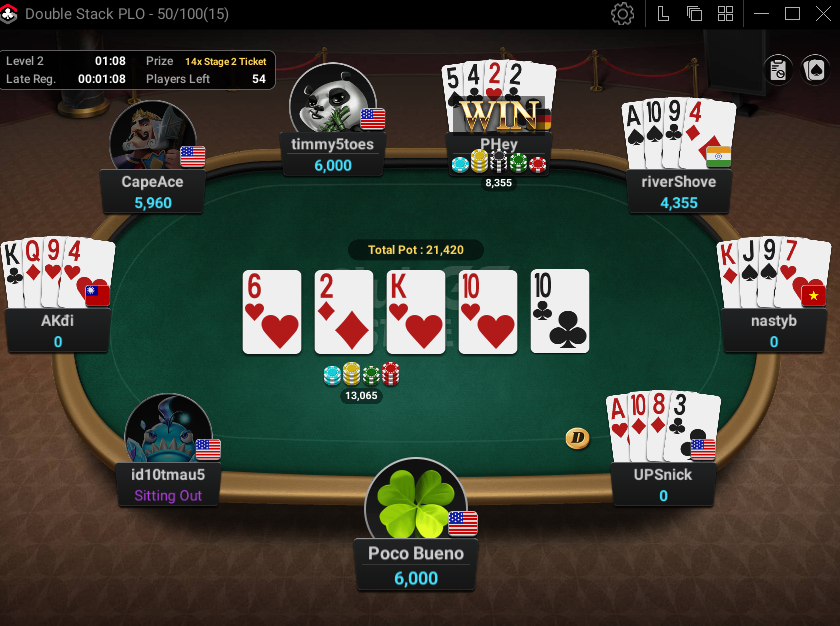Select nastyb's player name plate
This screenshot has width=840, height=626.
pyautogui.click(x=773, y=331)
